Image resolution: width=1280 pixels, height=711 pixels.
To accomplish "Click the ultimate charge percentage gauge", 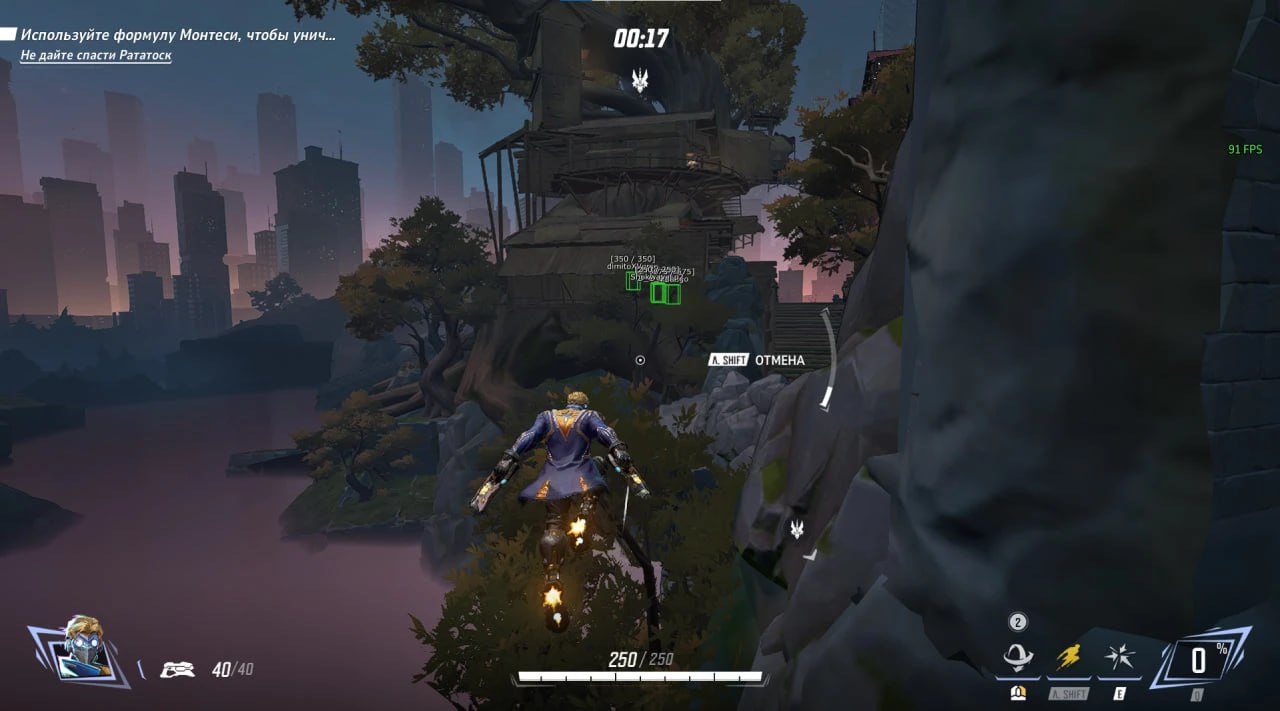I will [1198, 660].
